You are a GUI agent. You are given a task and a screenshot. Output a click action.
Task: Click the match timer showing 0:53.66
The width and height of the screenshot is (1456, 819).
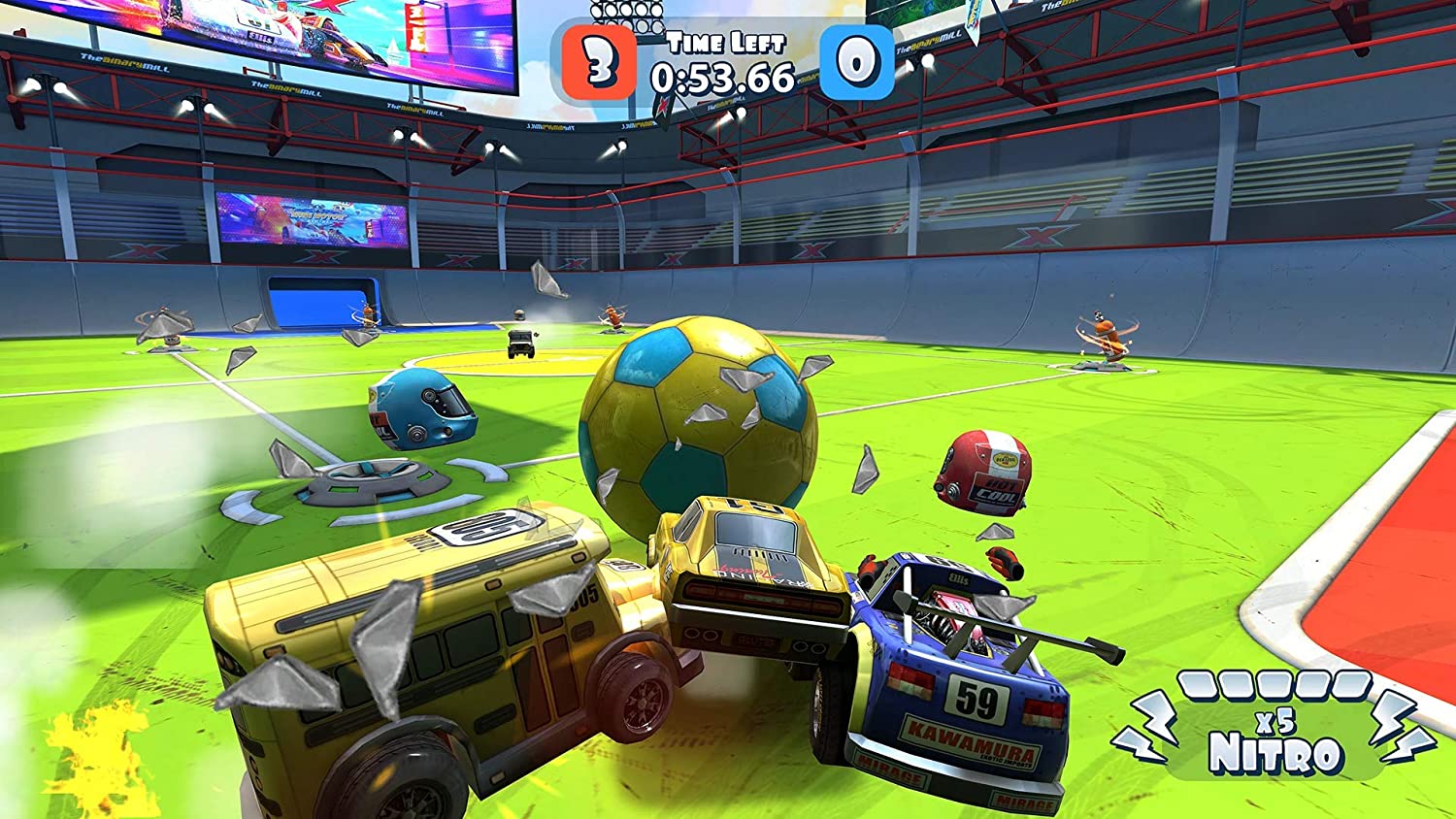(x=725, y=77)
